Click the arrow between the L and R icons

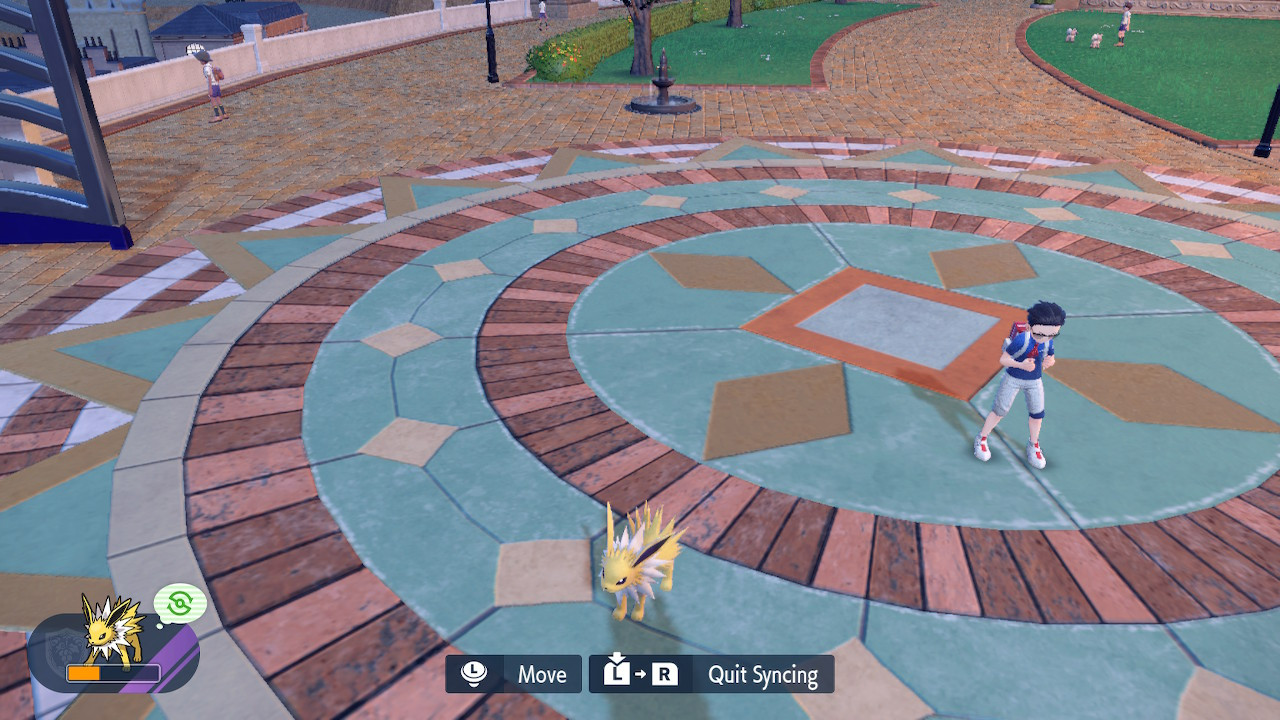click(641, 673)
